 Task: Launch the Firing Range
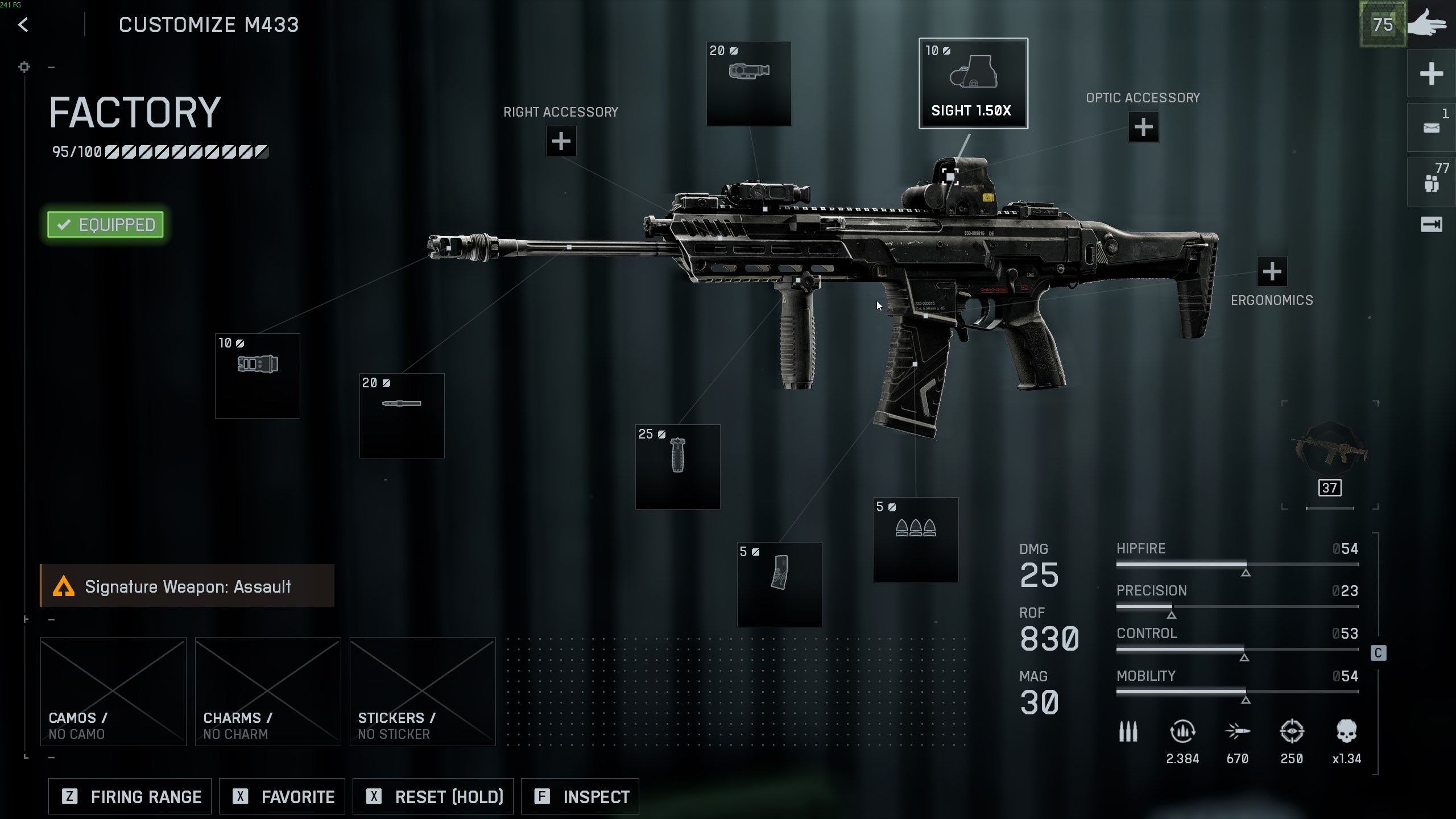click(130, 796)
